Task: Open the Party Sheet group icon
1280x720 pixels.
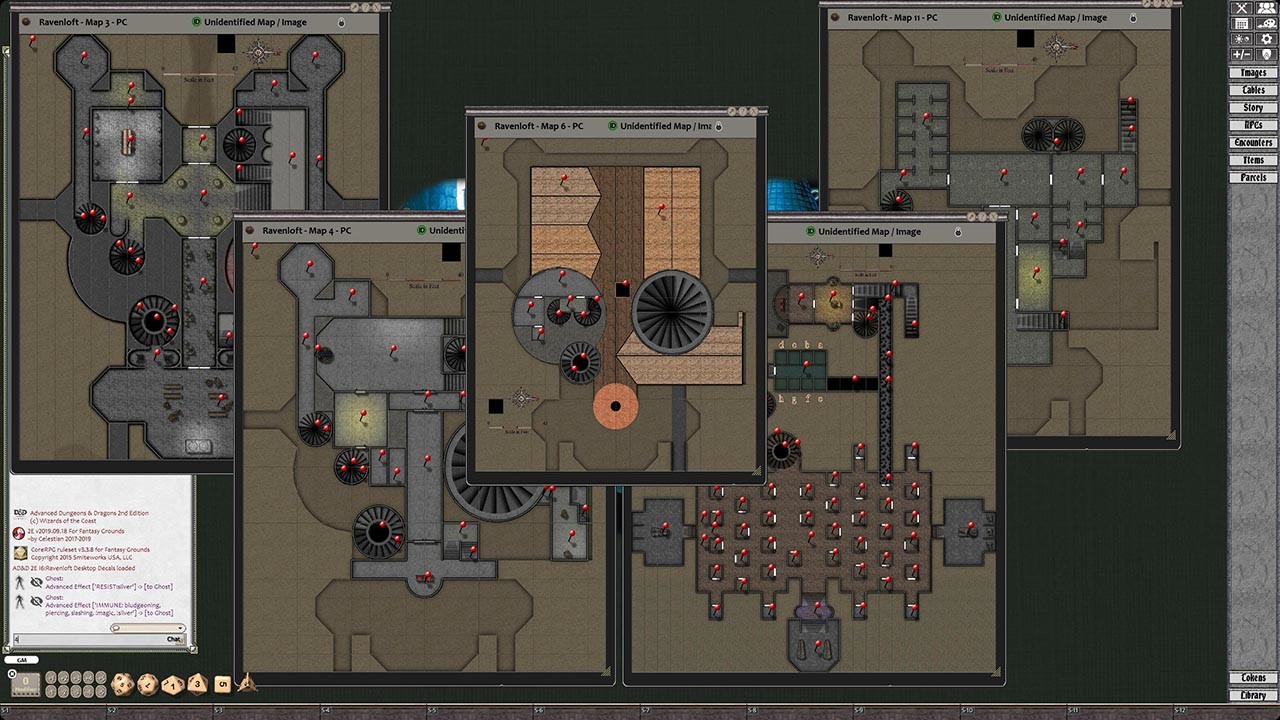Action: pos(1266,9)
